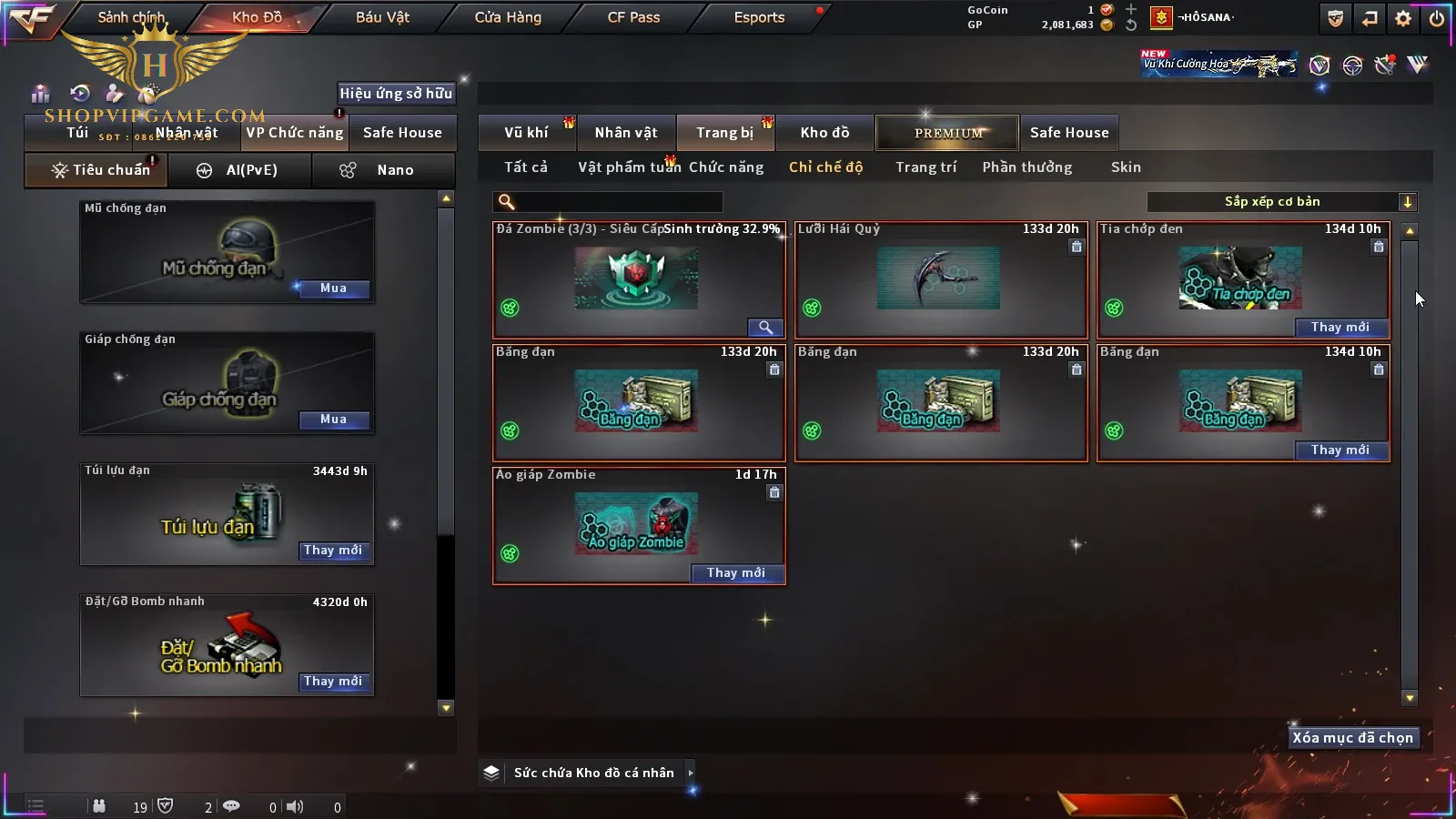This screenshot has width=1456, height=819.
Task: Open the Cửa Hàng shop menu
Action: point(508,17)
